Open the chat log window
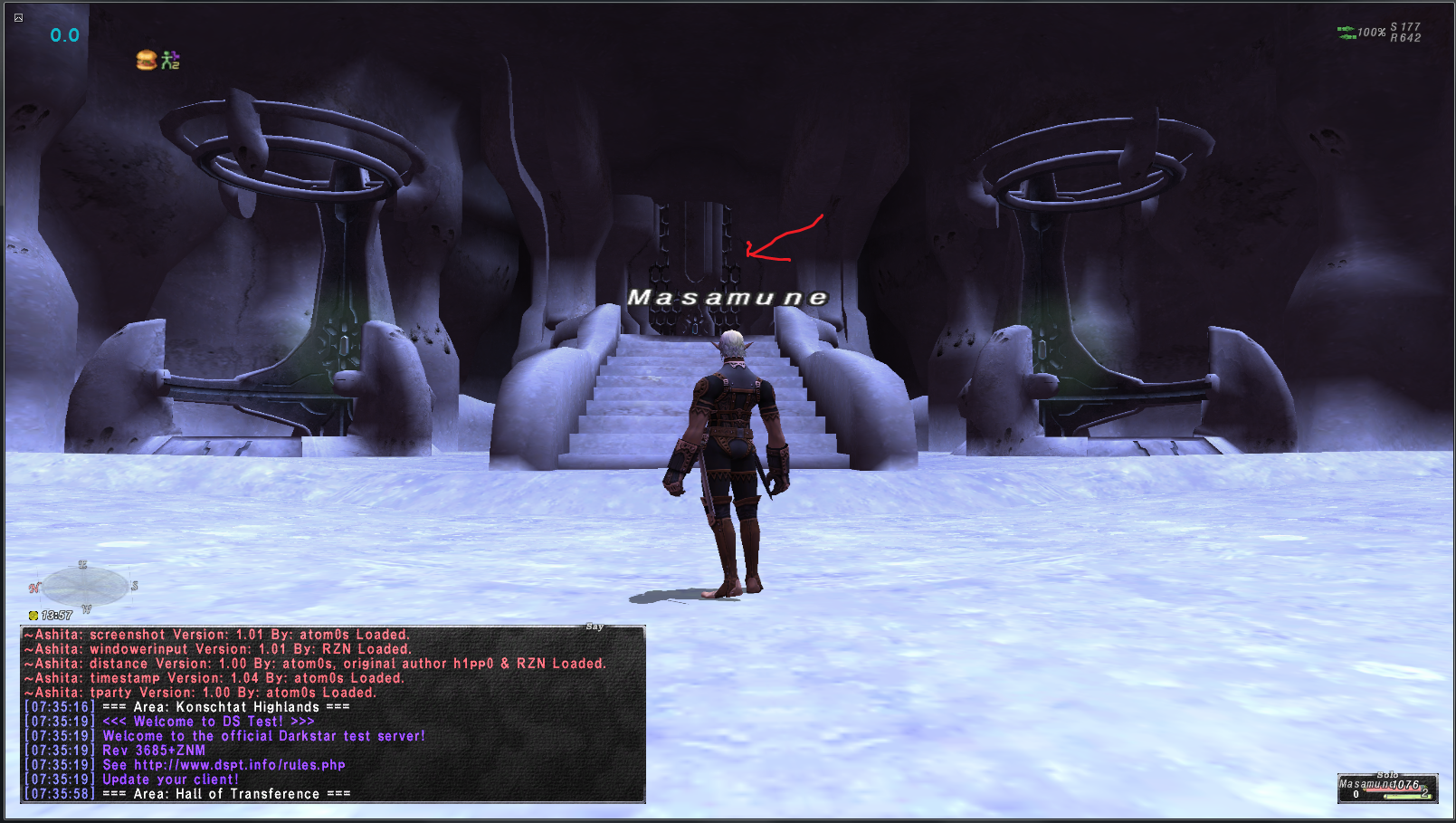The width and height of the screenshot is (1456, 823). [333, 713]
